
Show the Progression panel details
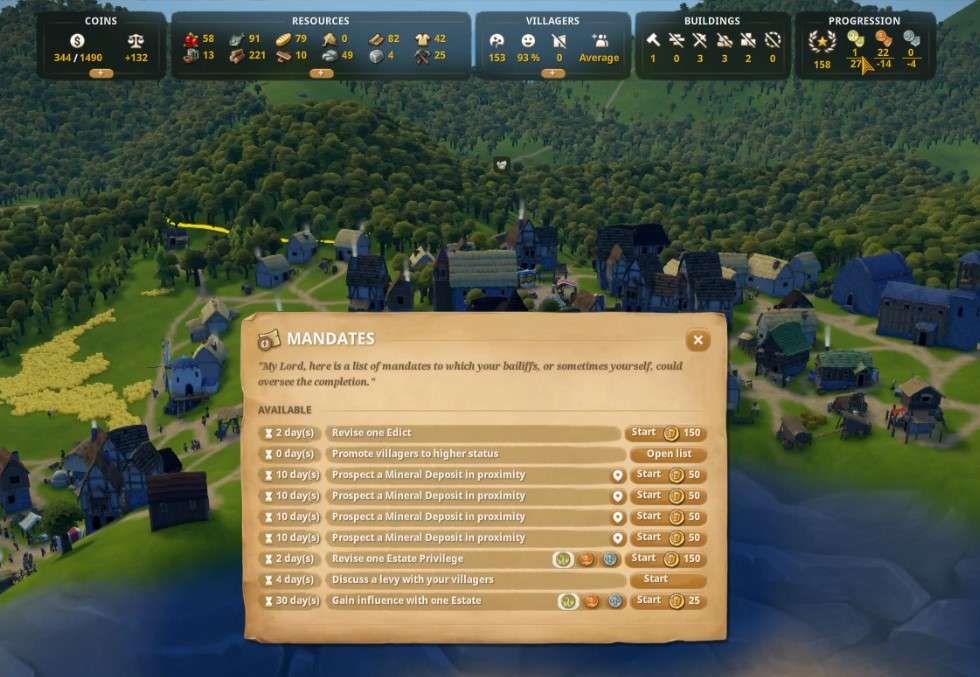coord(863,20)
